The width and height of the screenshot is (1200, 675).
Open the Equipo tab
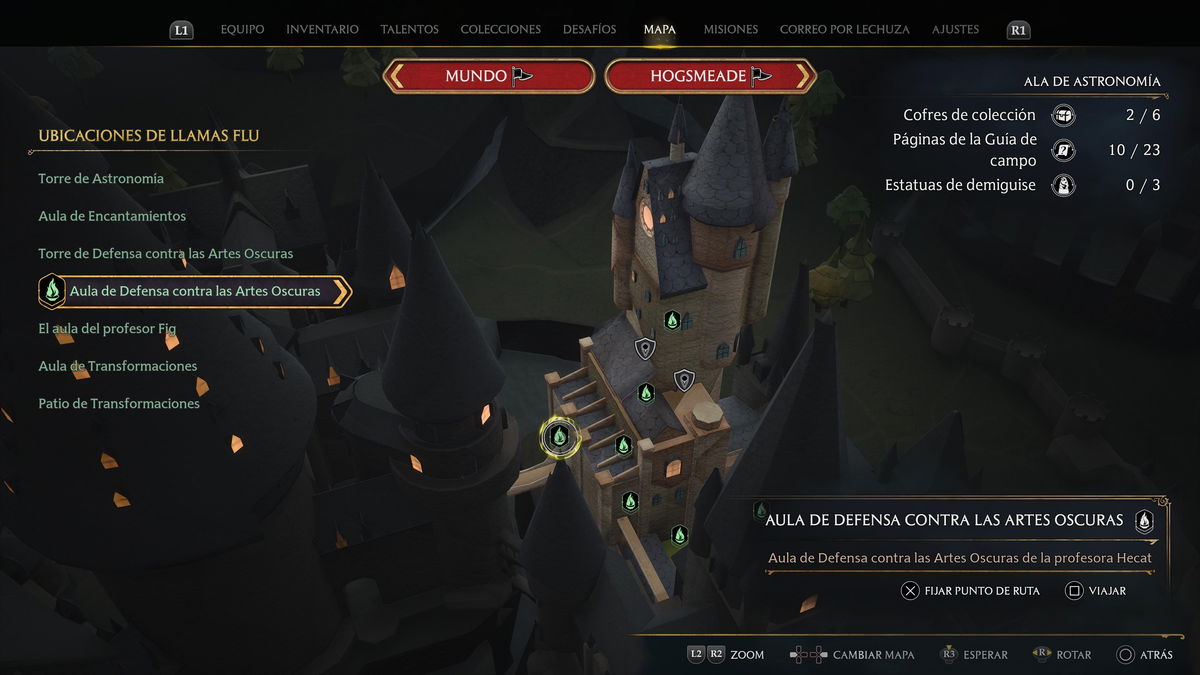coord(242,30)
